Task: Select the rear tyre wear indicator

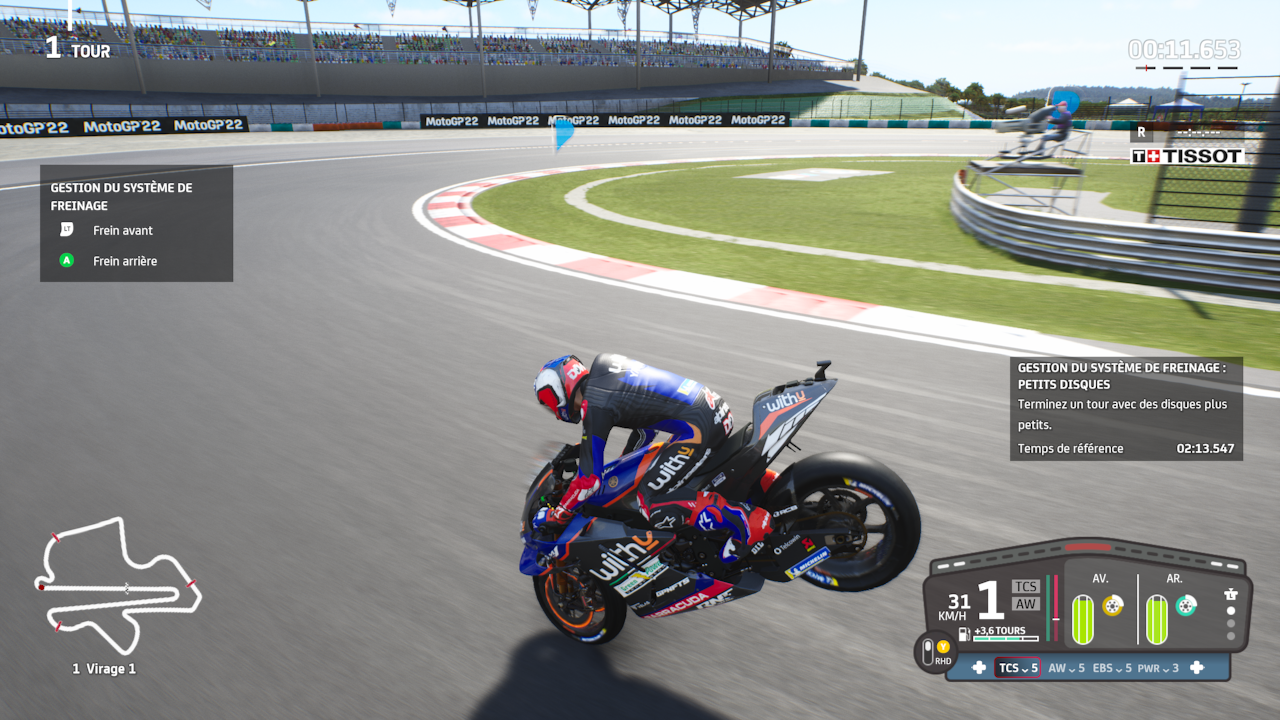Action: (1157, 619)
